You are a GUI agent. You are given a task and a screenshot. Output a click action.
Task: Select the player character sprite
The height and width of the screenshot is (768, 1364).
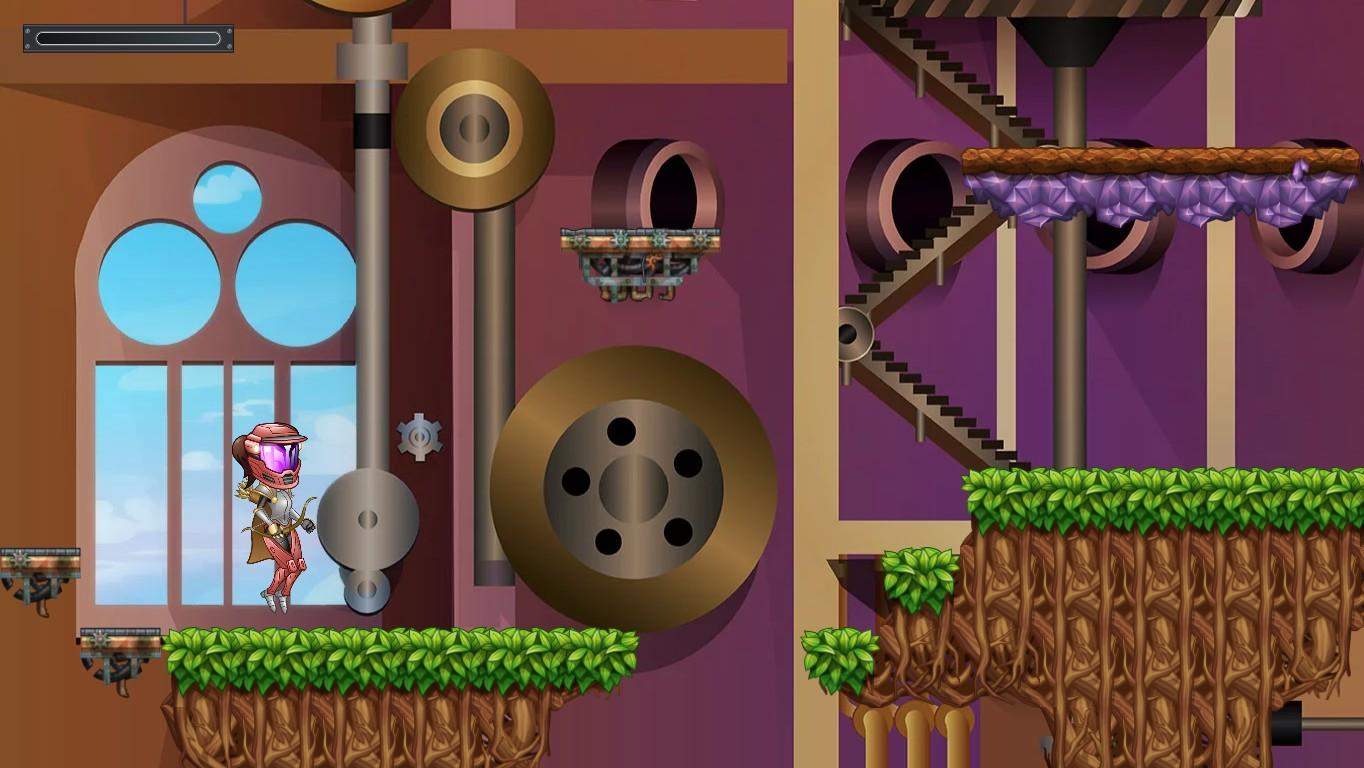275,510
